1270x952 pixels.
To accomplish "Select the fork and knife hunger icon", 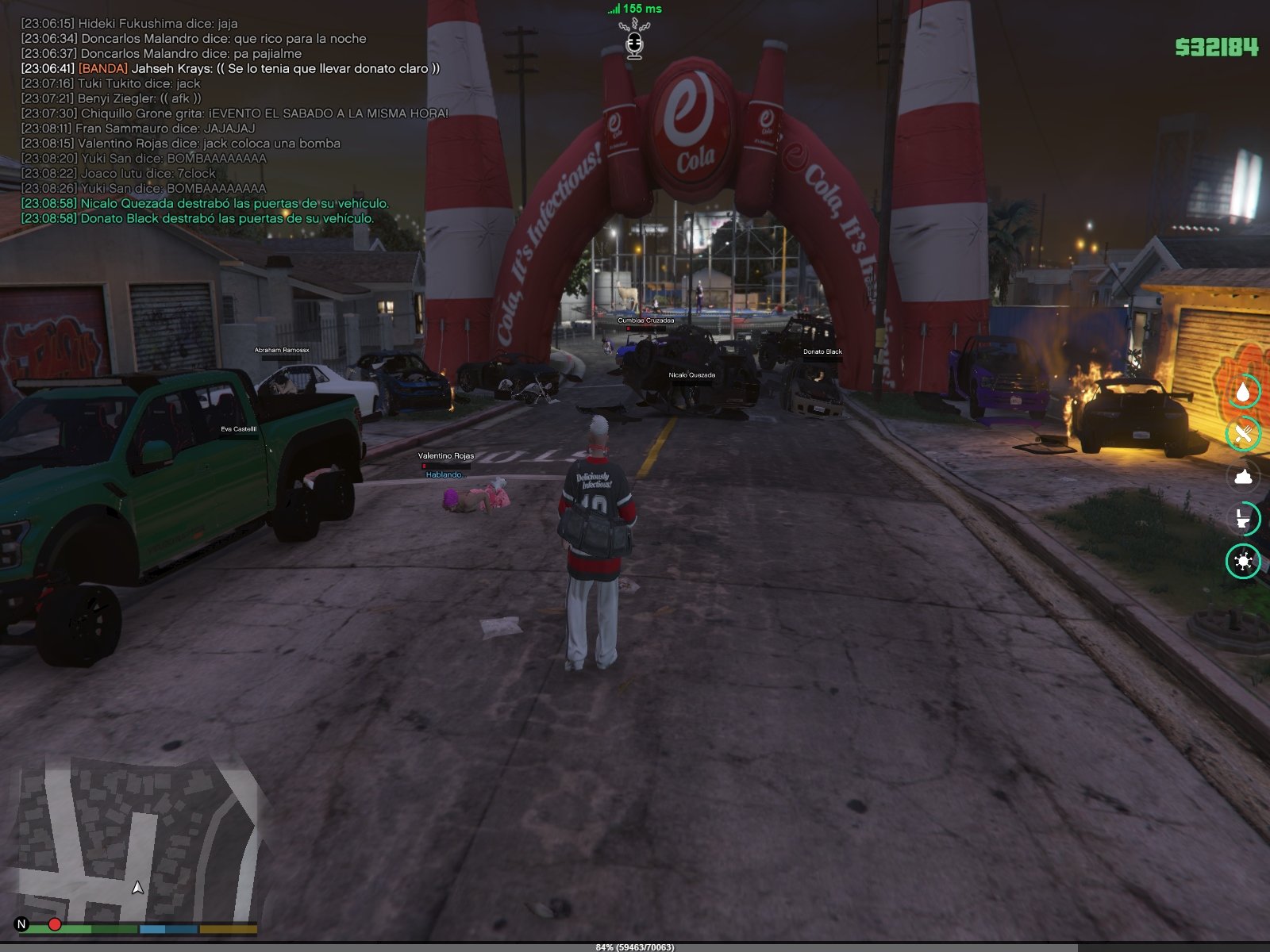I will click(x=1243, y=434).
